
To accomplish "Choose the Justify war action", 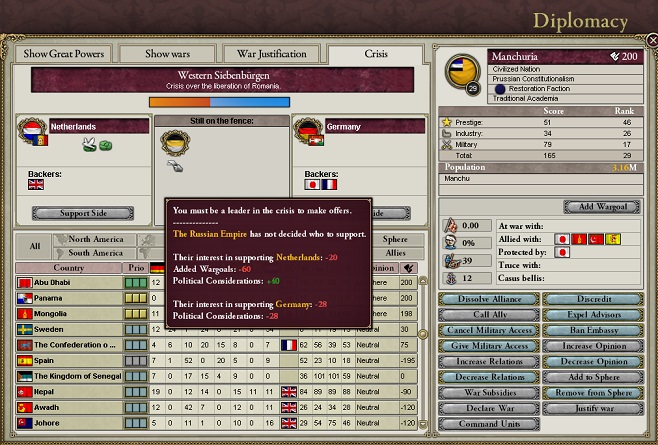I will (x=594, y=407).
